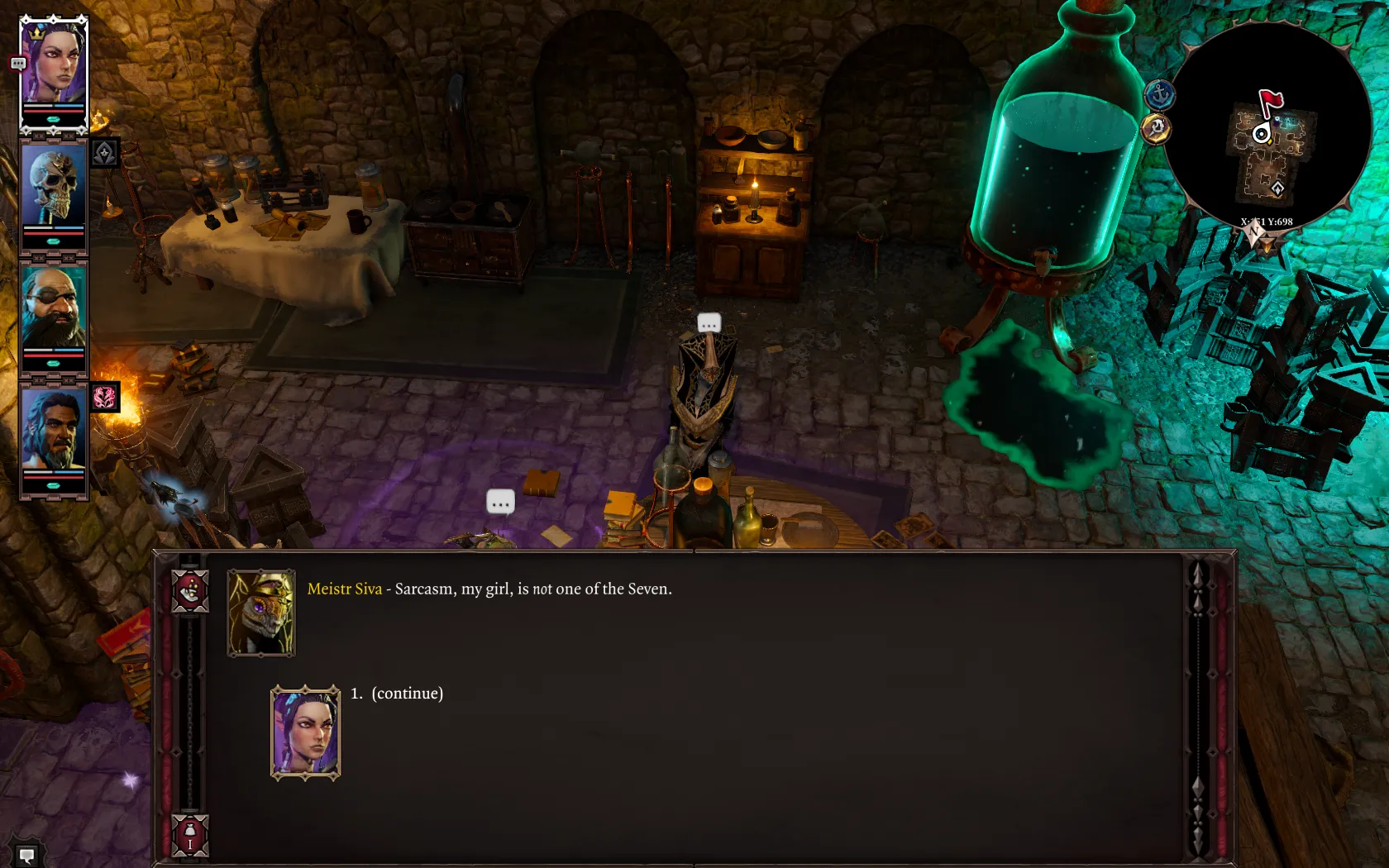
Task: Click the status icon beside skeleton portrait
Action: click(x=105, y=153)
